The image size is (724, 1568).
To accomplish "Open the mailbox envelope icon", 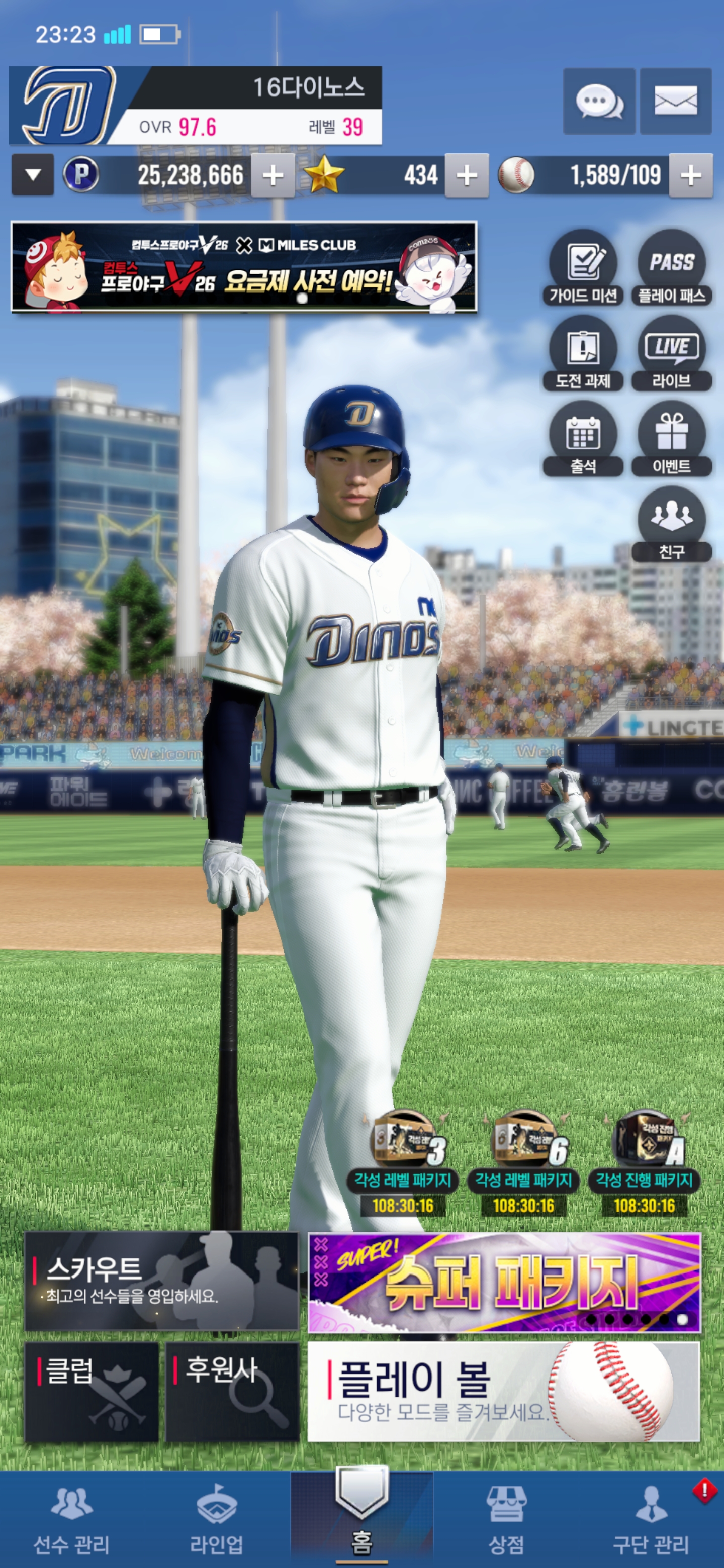I will pos(675,101).
